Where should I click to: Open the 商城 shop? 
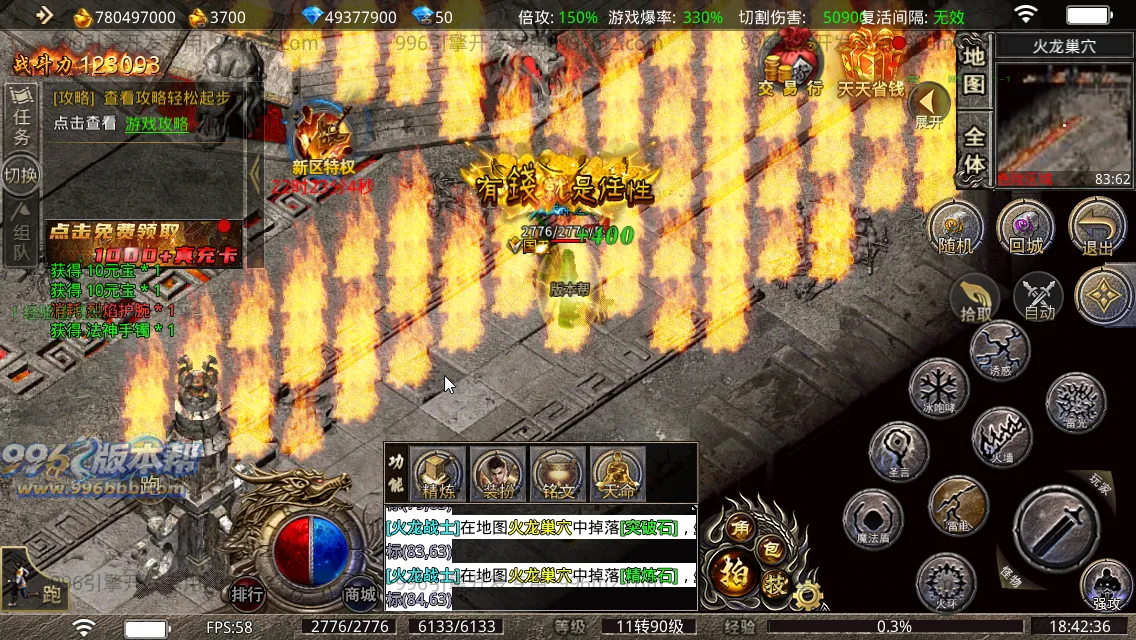click(x=360, y=594)
